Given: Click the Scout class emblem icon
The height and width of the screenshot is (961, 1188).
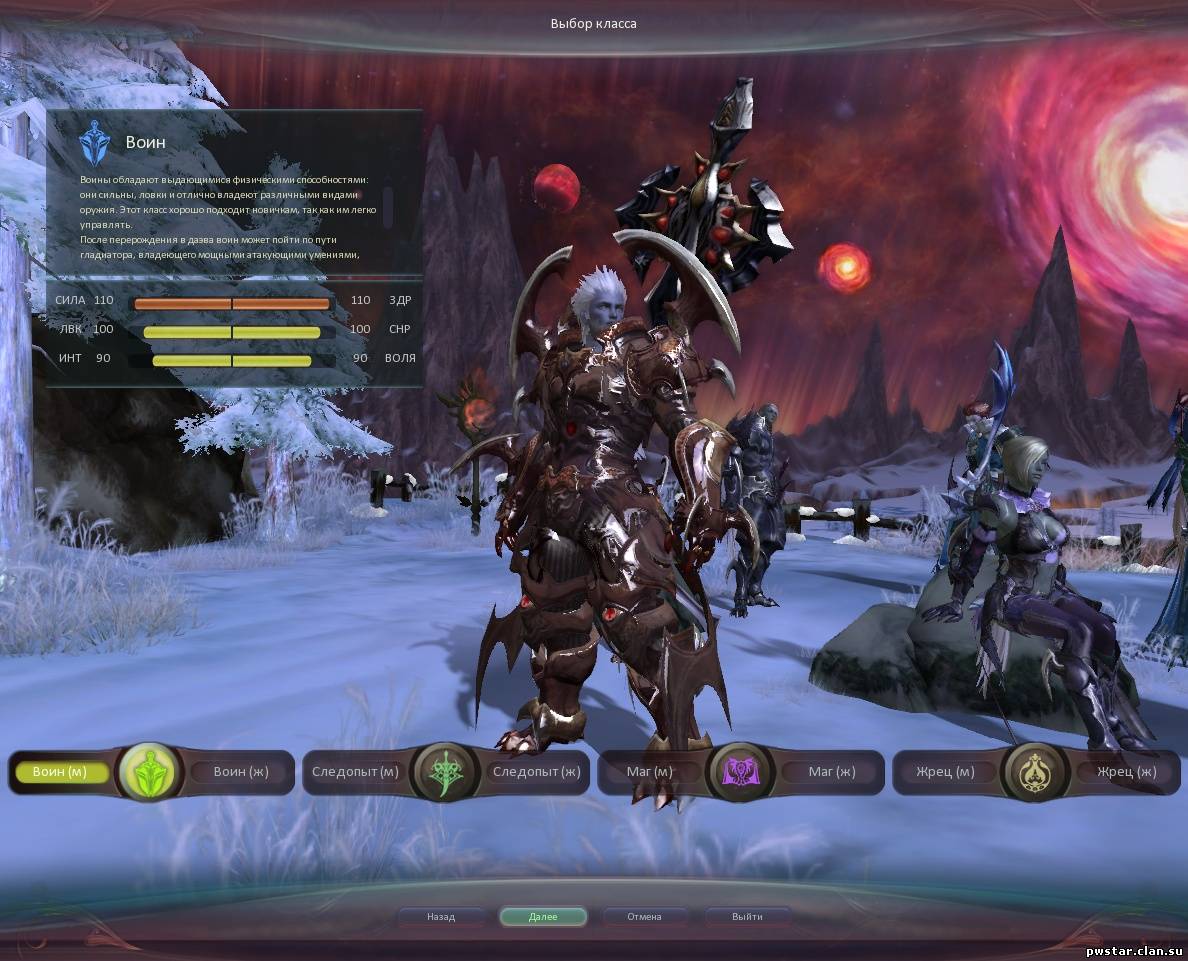Looking at the screenshot, I should pos(443,772).
